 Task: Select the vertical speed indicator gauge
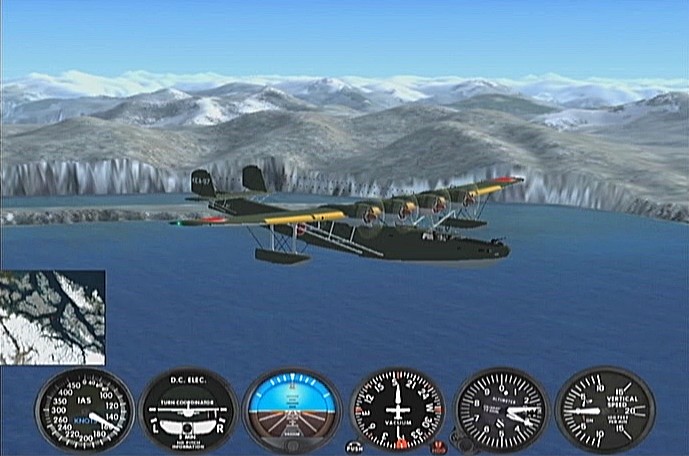[604, 410]
